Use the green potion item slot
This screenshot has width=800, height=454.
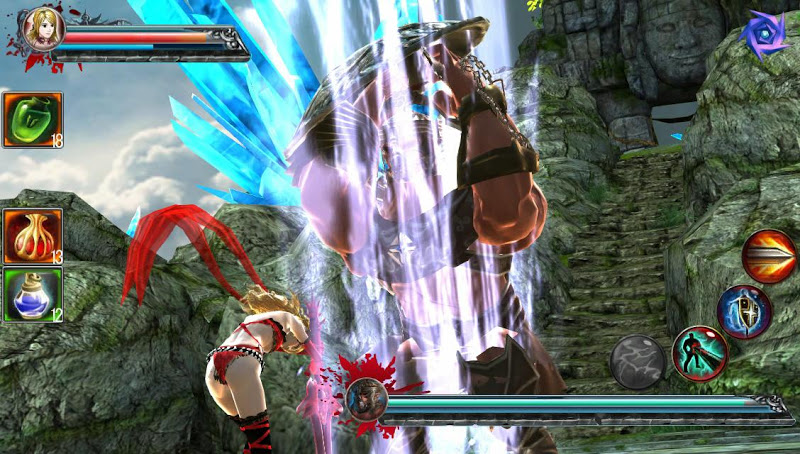point(32,120)
